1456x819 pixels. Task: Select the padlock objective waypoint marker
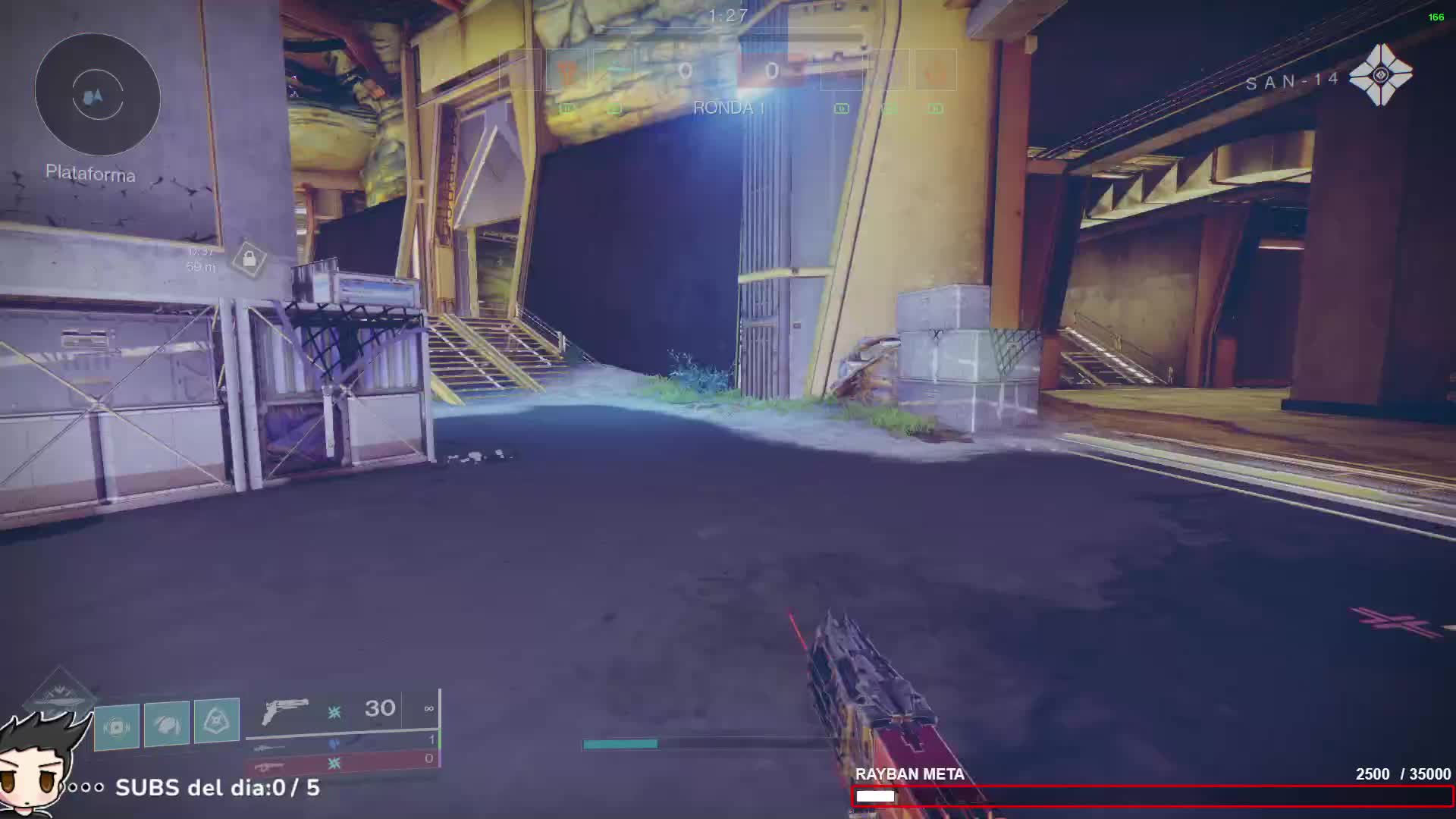click(x=249, y=260)
